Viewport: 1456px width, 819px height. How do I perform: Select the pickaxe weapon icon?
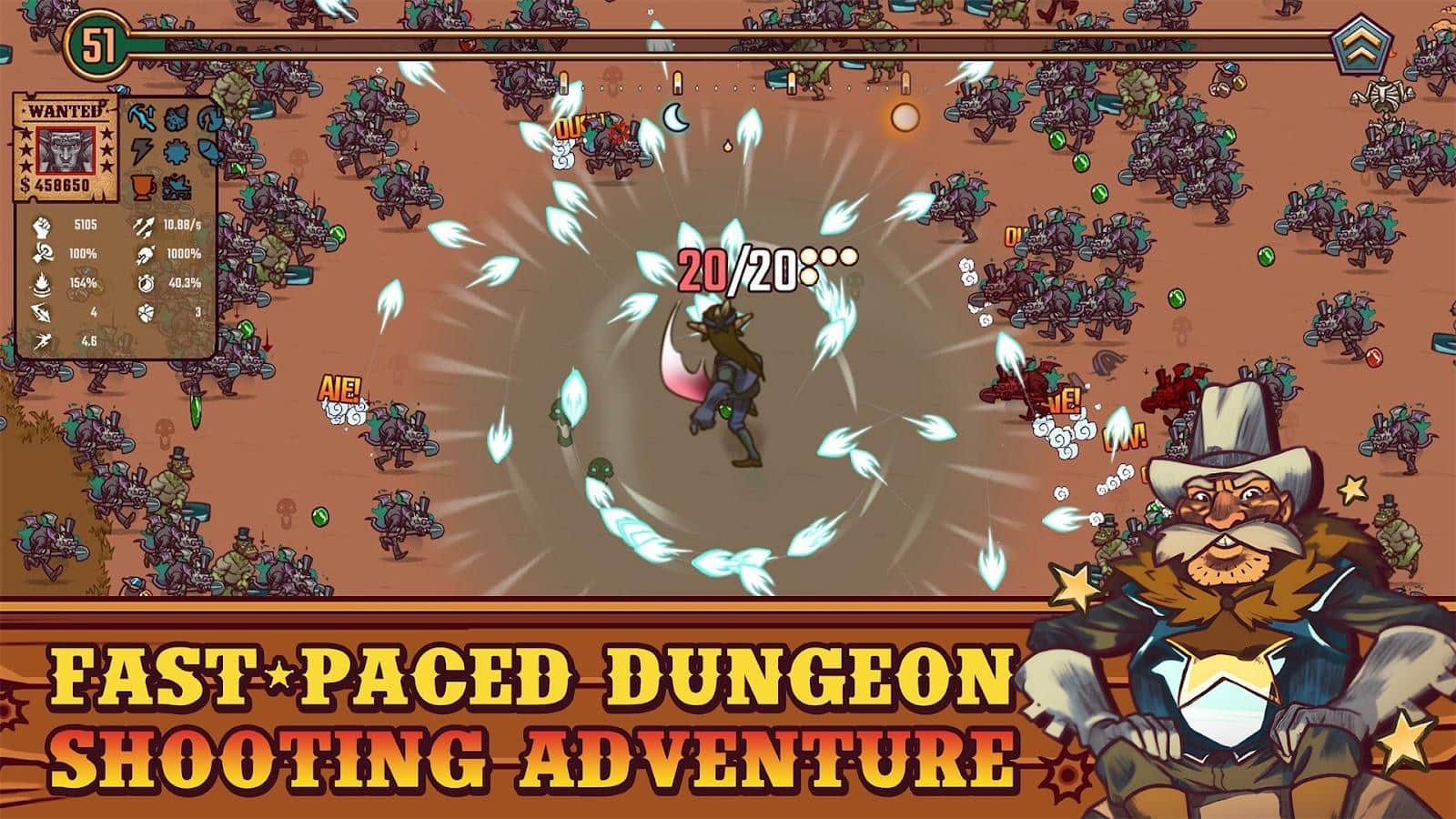[143, 117]
